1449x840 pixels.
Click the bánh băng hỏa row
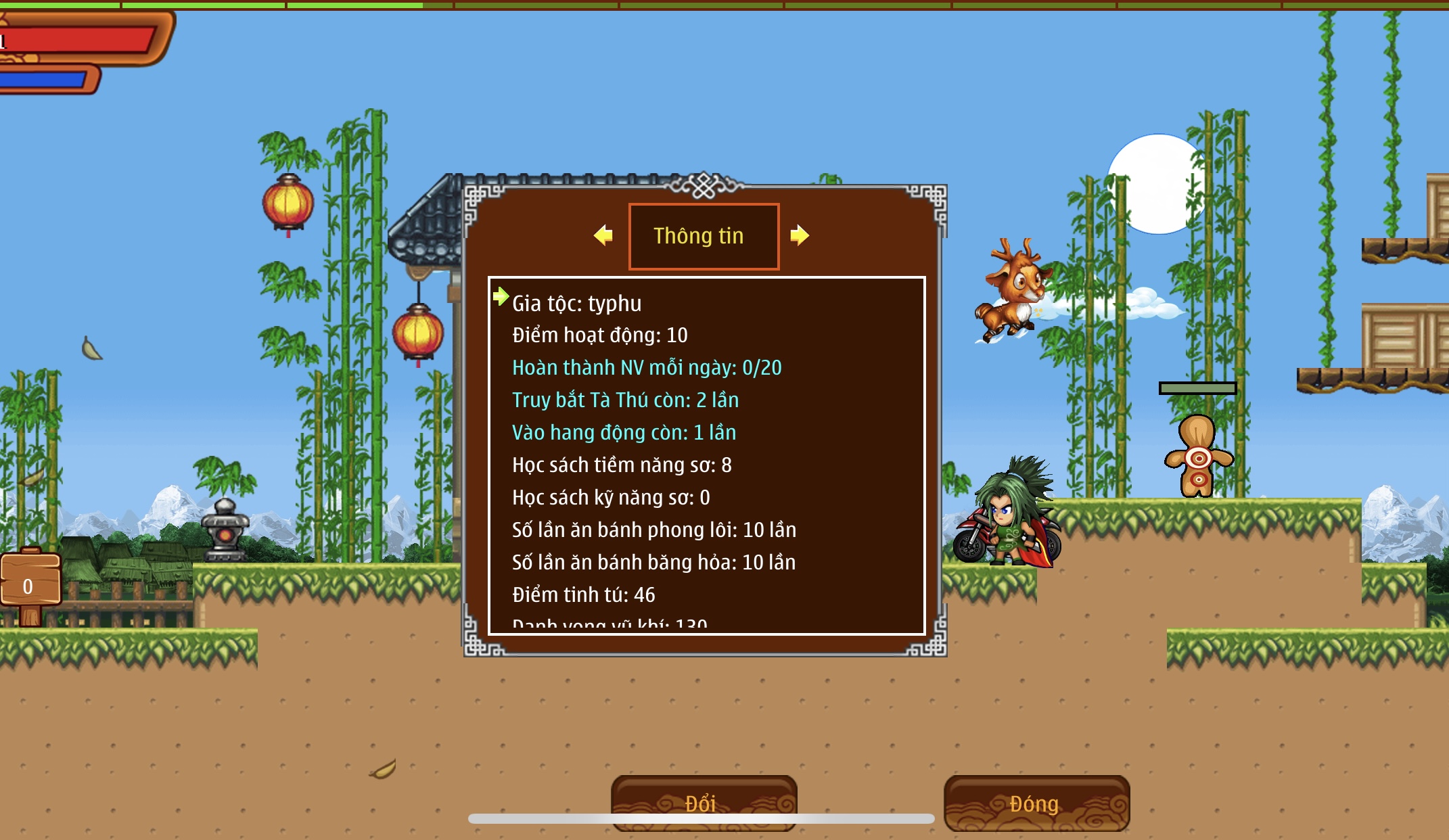click(653, 563)
